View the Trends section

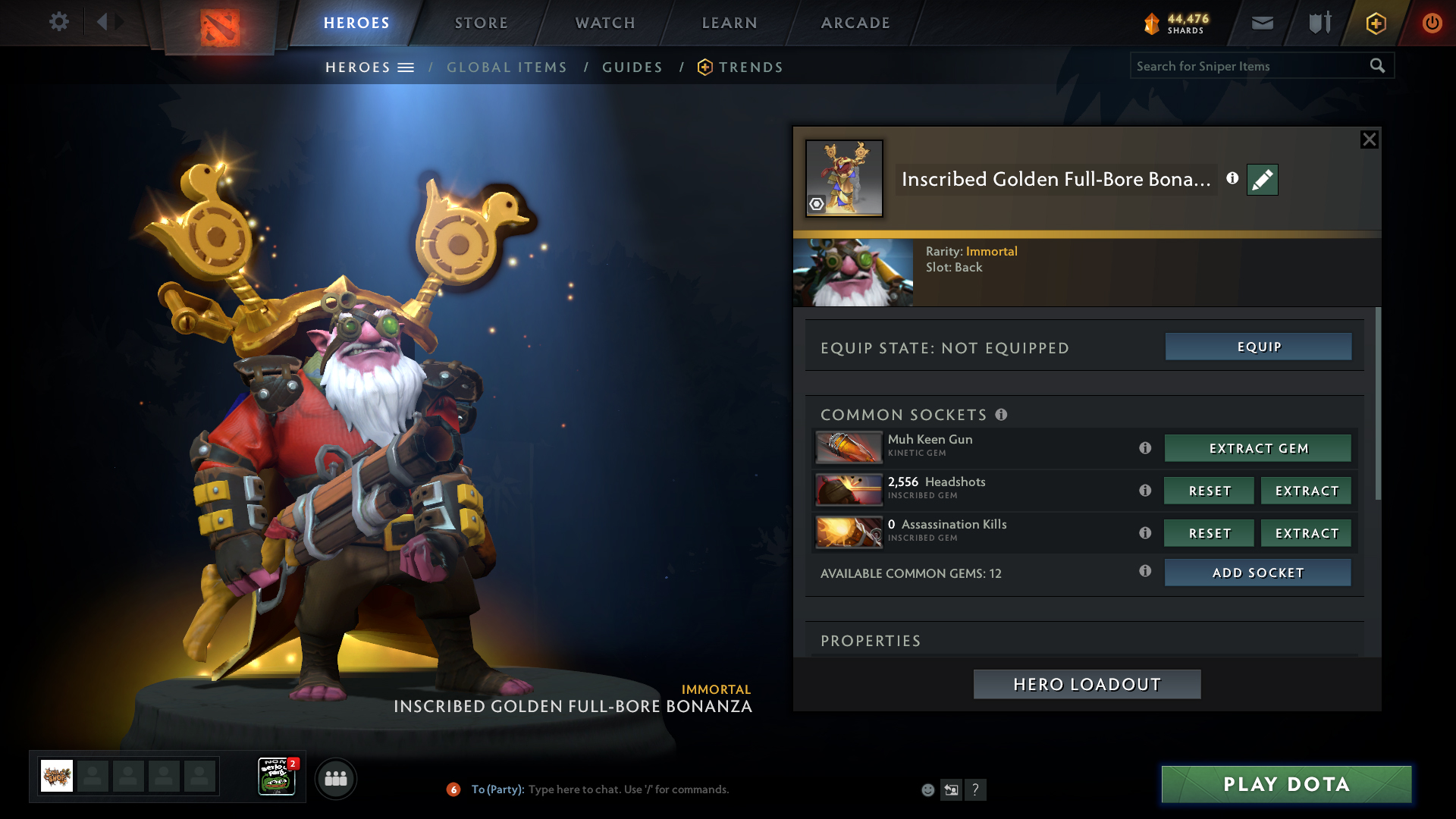[750, 67]
